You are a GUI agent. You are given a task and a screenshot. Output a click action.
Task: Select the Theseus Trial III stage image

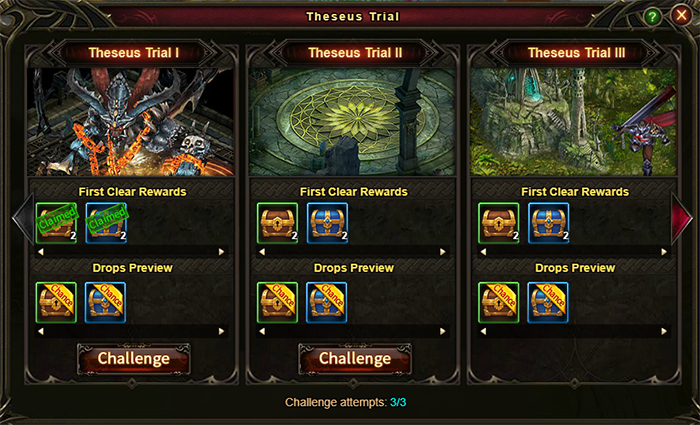[x=576, y=122]
